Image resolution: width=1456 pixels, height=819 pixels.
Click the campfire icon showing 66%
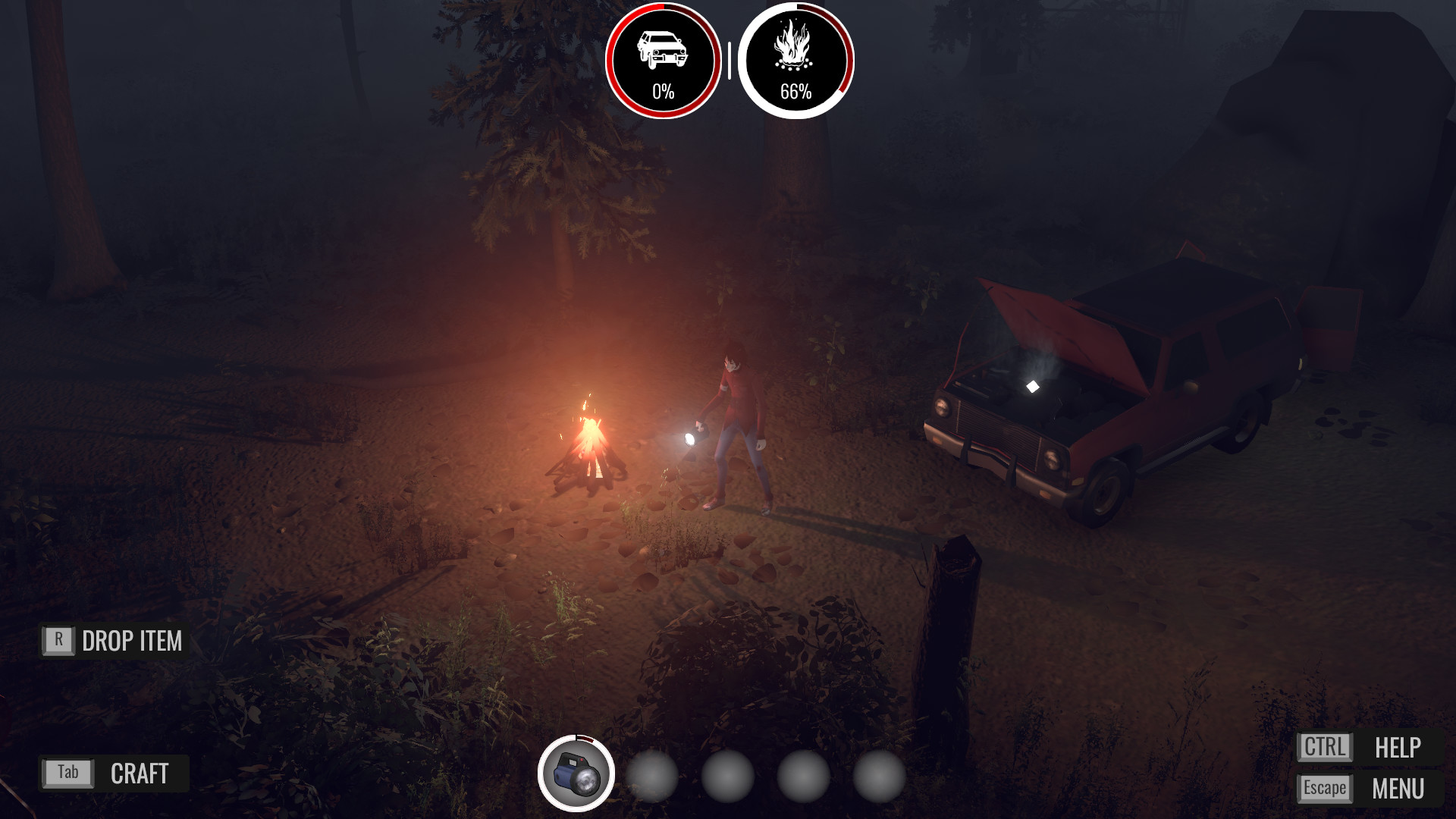click(x=795, y=57)
